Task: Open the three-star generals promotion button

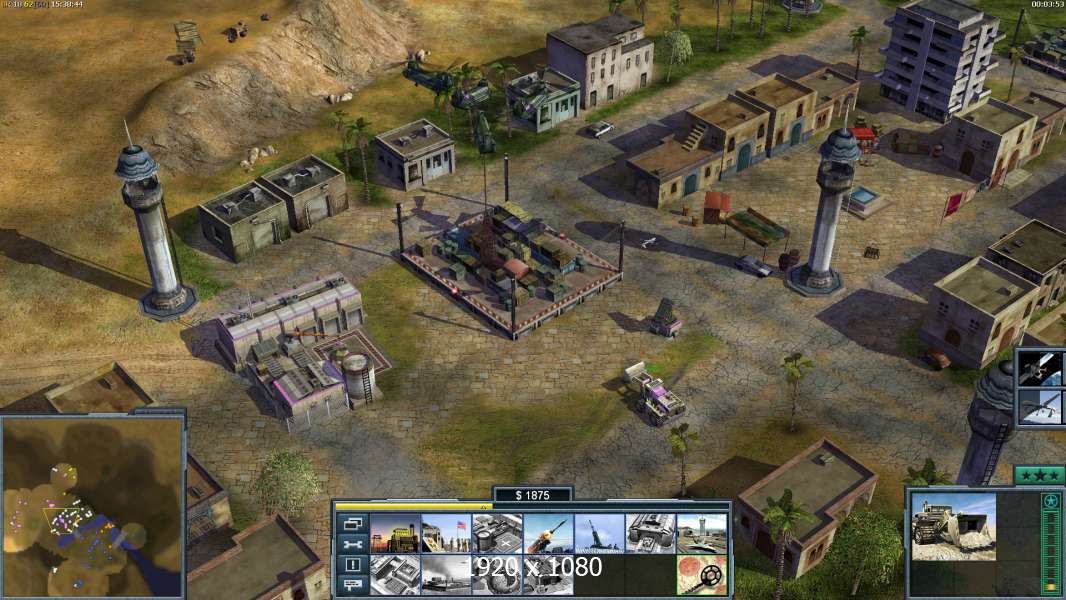Action: pyautogui.click(x=1039, y=475)
